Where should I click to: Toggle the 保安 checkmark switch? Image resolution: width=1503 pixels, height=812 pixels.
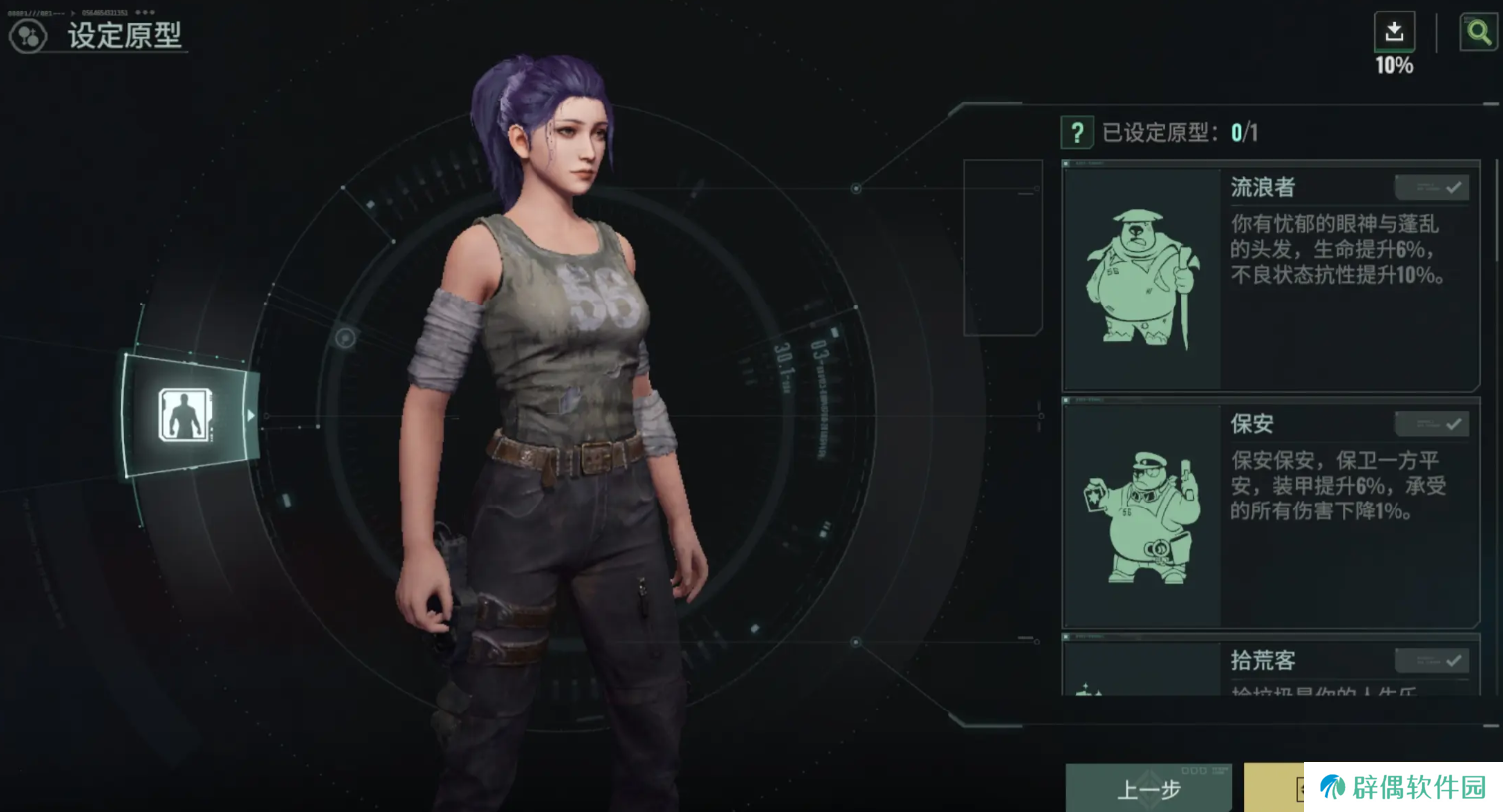tap(1432, 424)
